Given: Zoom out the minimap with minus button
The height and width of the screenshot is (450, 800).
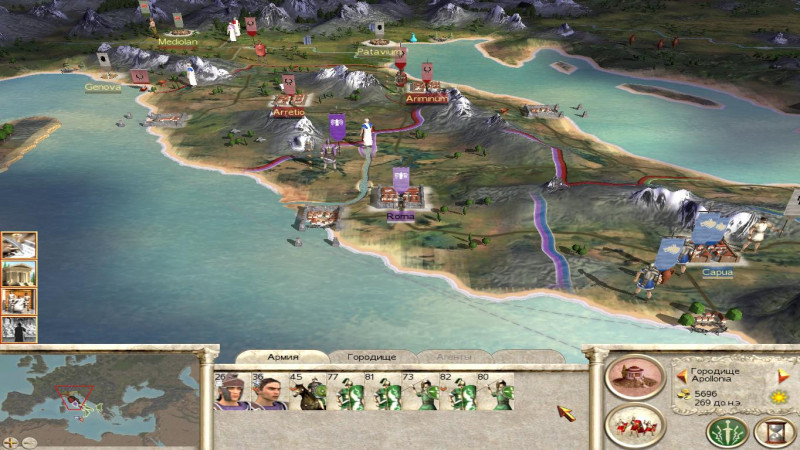Looking at the screenshot, I should tap(30, 441).
